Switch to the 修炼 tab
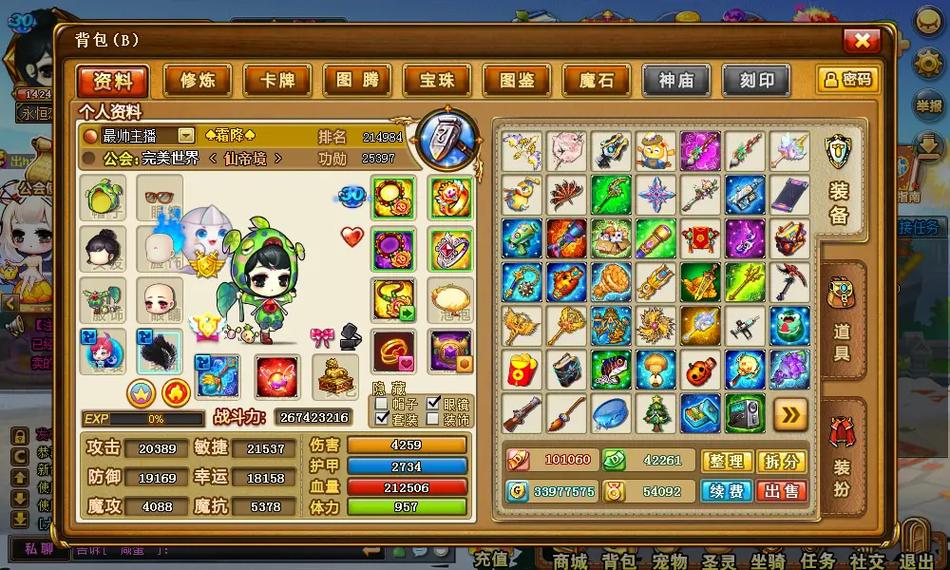 tap(191, 81)
